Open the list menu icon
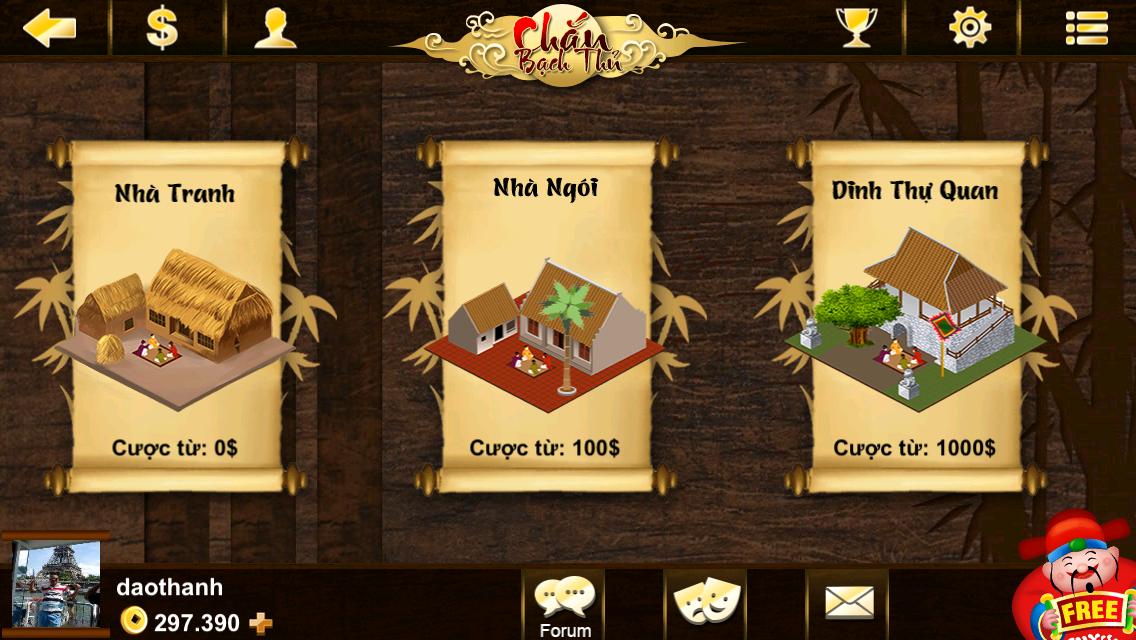 pos(1086,27)
